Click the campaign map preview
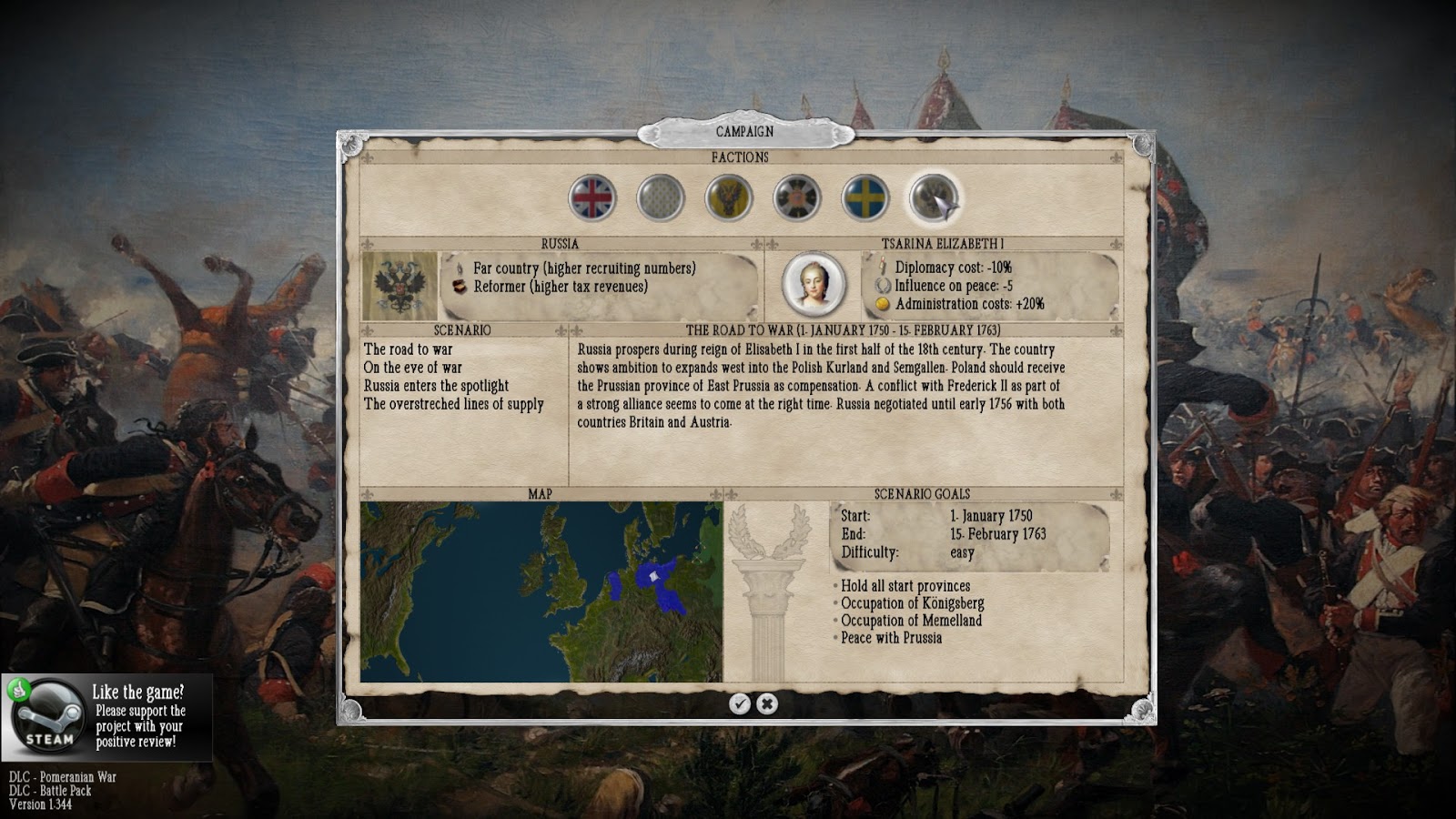 click(541, 591)
